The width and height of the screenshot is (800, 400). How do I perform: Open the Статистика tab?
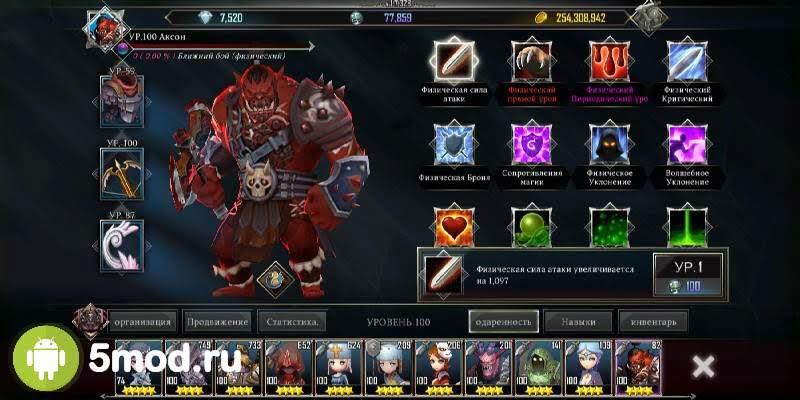pos(293,322)
